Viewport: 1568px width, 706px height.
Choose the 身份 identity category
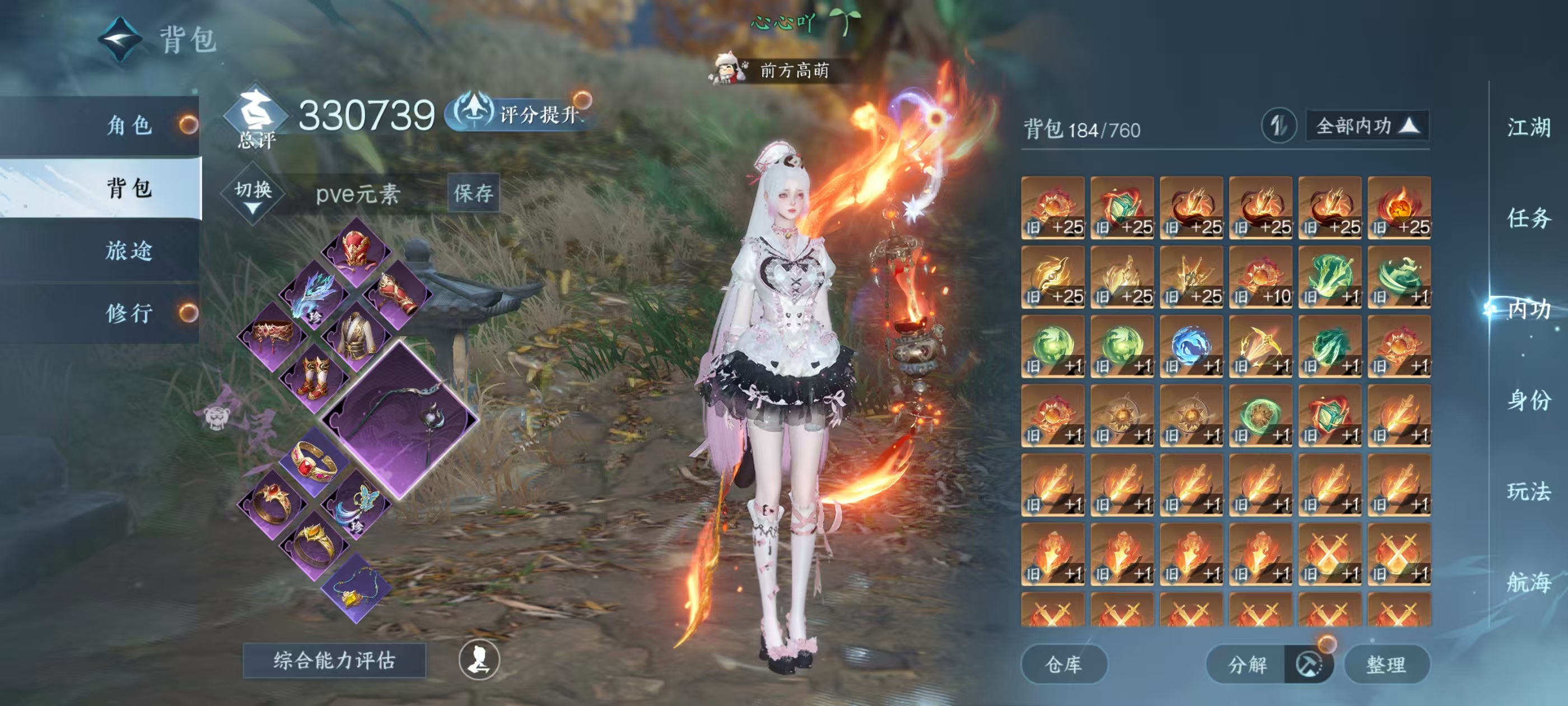pyautogui.click(x=1528, y=400)
